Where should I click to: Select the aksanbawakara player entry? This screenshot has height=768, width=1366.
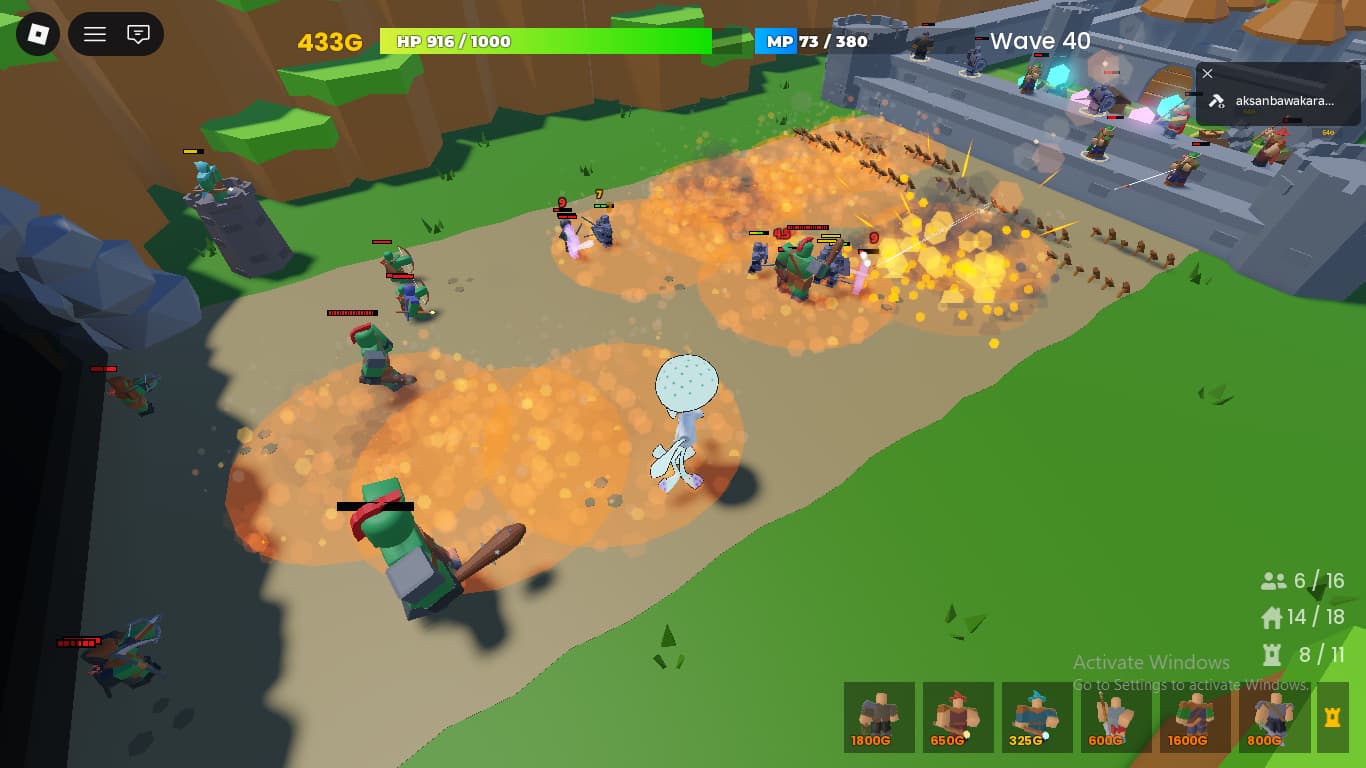point(1272,101)
